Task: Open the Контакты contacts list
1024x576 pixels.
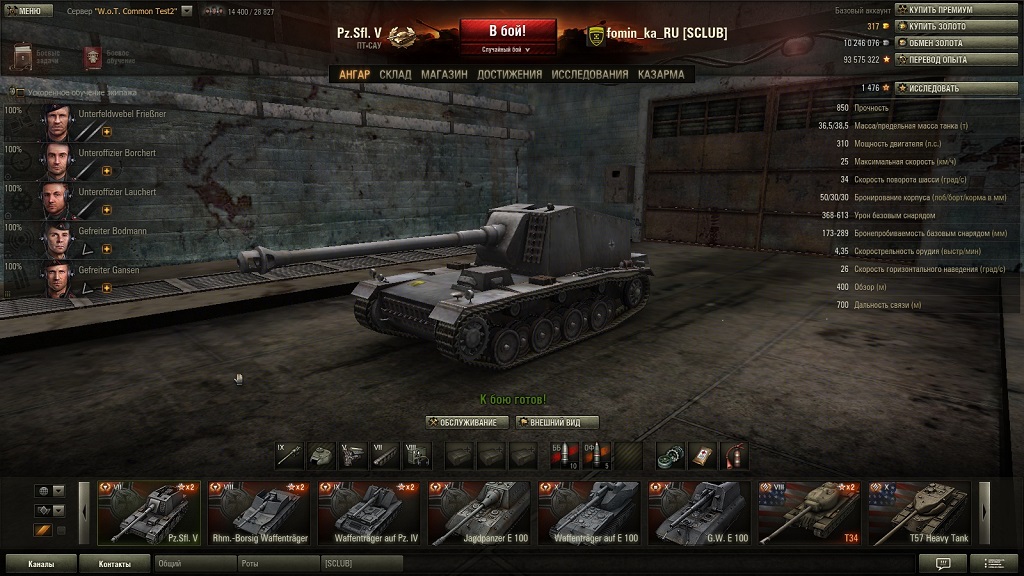Action: (115, 564)
